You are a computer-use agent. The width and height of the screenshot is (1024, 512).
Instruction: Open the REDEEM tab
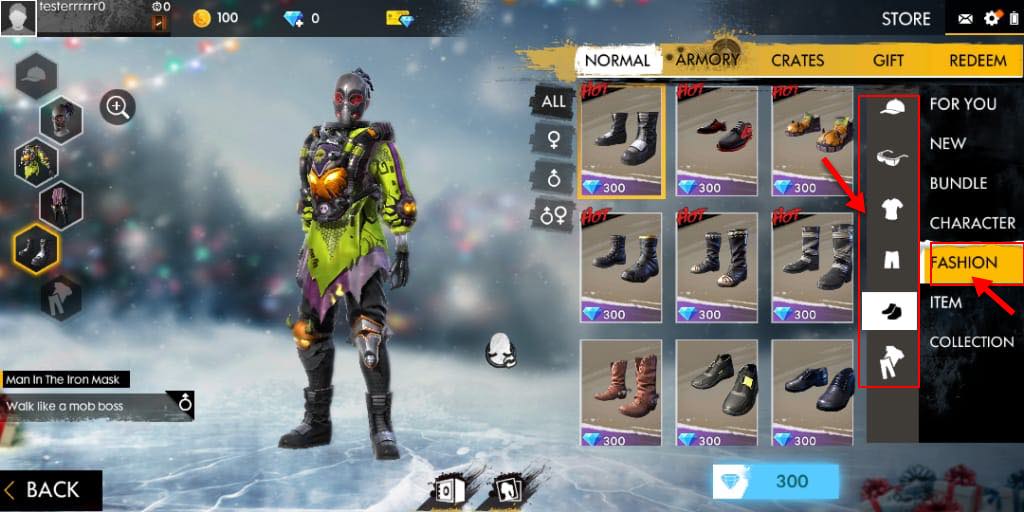click(x=977, y=60)
